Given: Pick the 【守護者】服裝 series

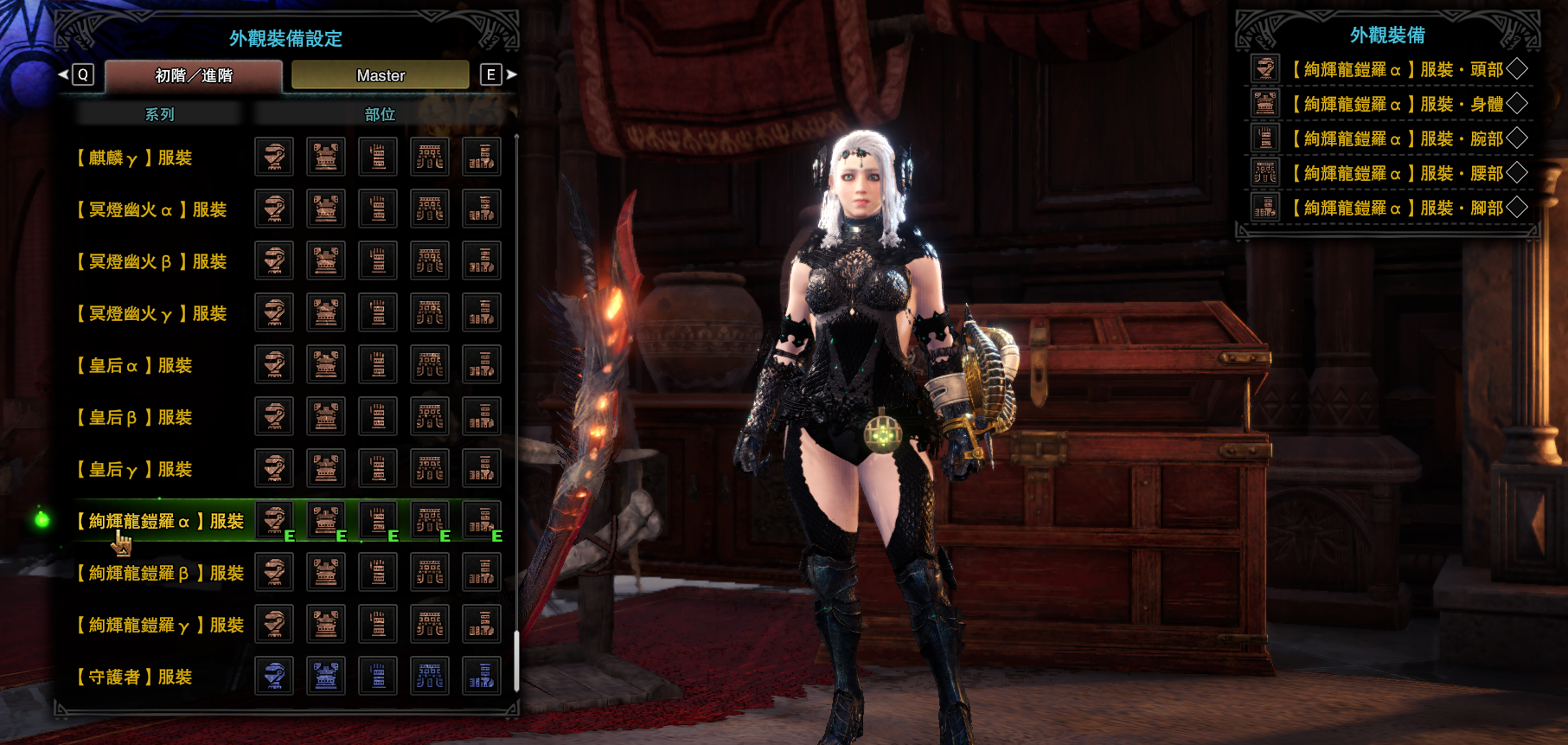Looking at the screenshot, I should coord(134,677).
